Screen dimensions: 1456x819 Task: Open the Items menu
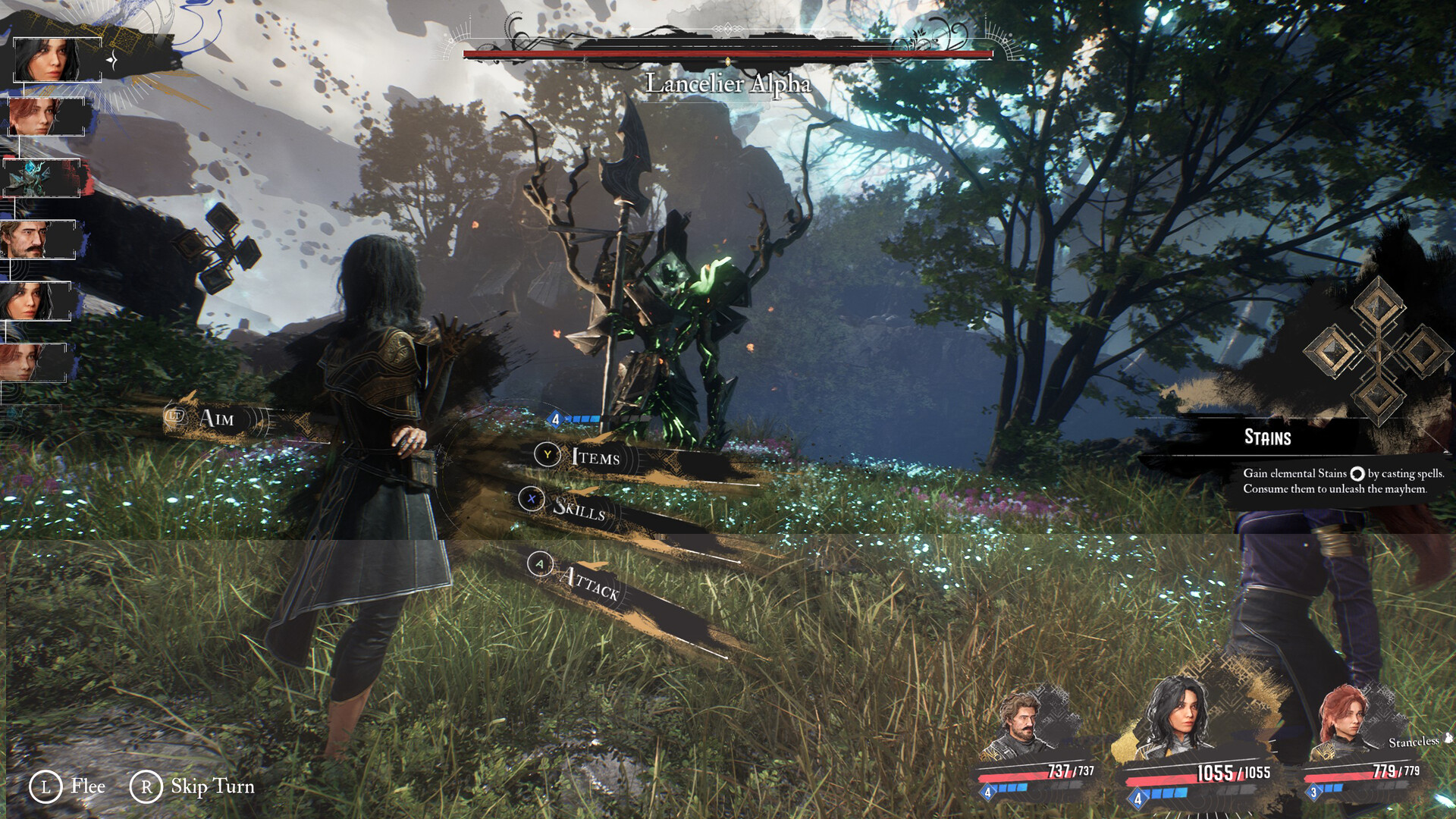[x=594, y=457]
